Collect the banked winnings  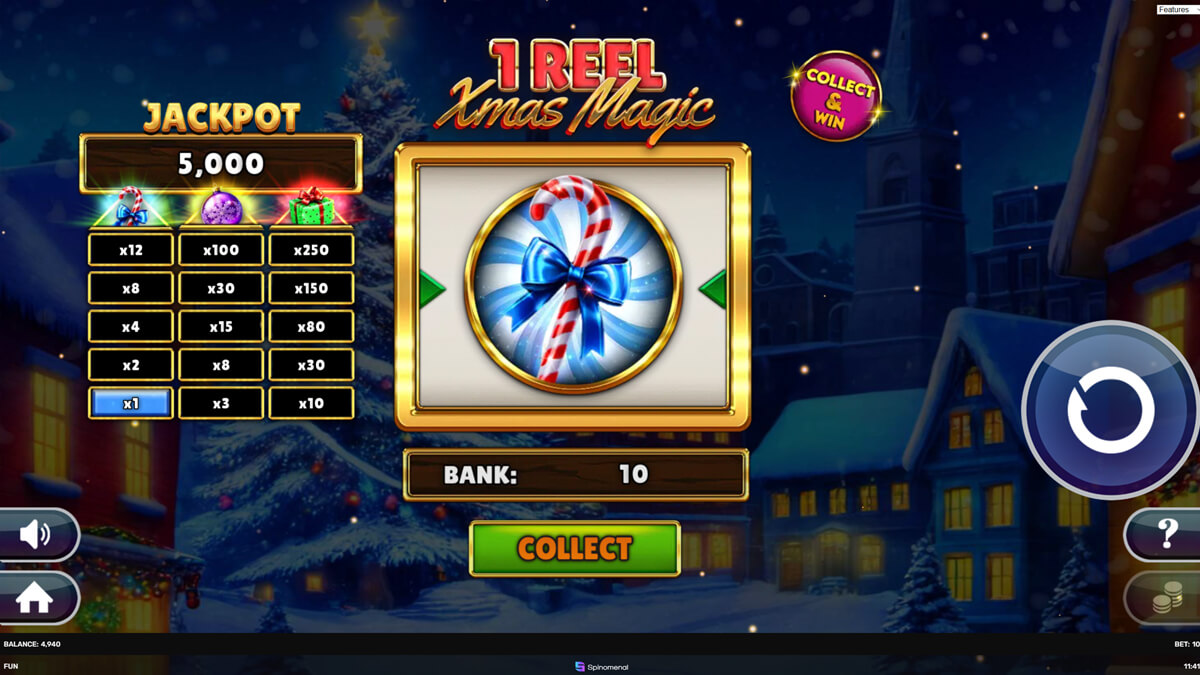tap(574, 548)
